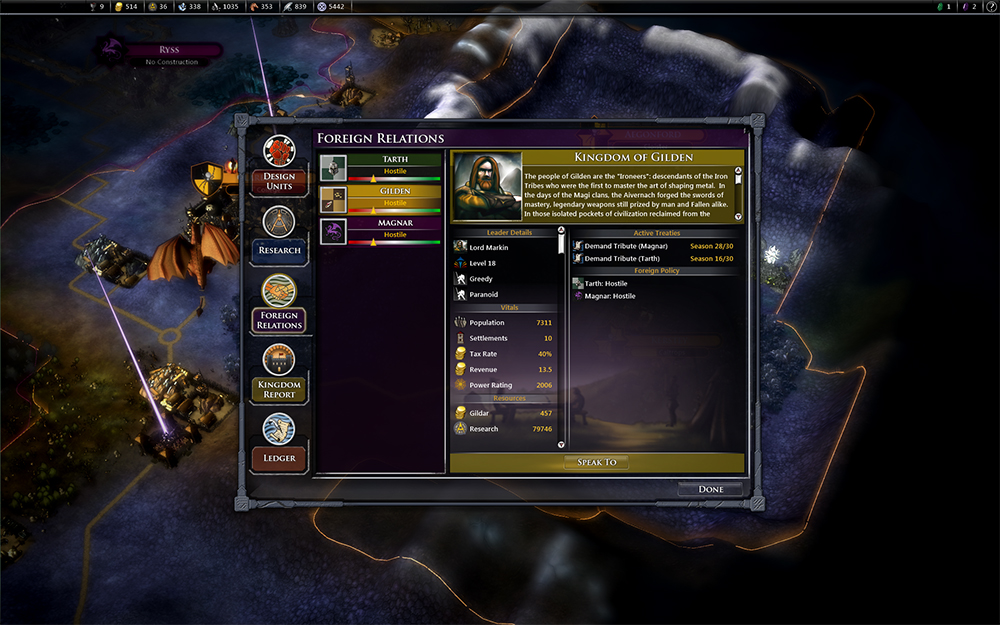This screenshot has width=1000, height=625.
Task: Open the help question mark icon
Action: pyautogui.click(x=990, y=7)
